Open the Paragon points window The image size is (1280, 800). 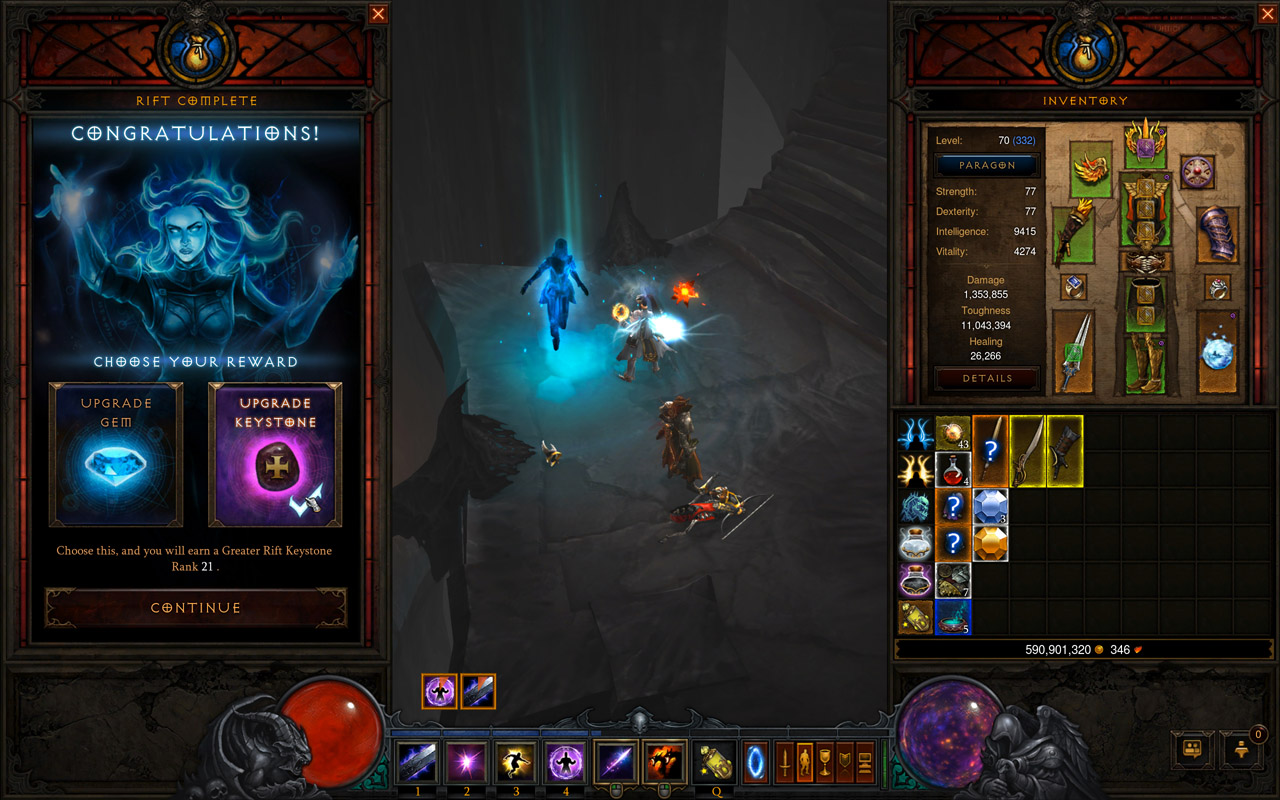pyautogui.click(x=987, y=165)
